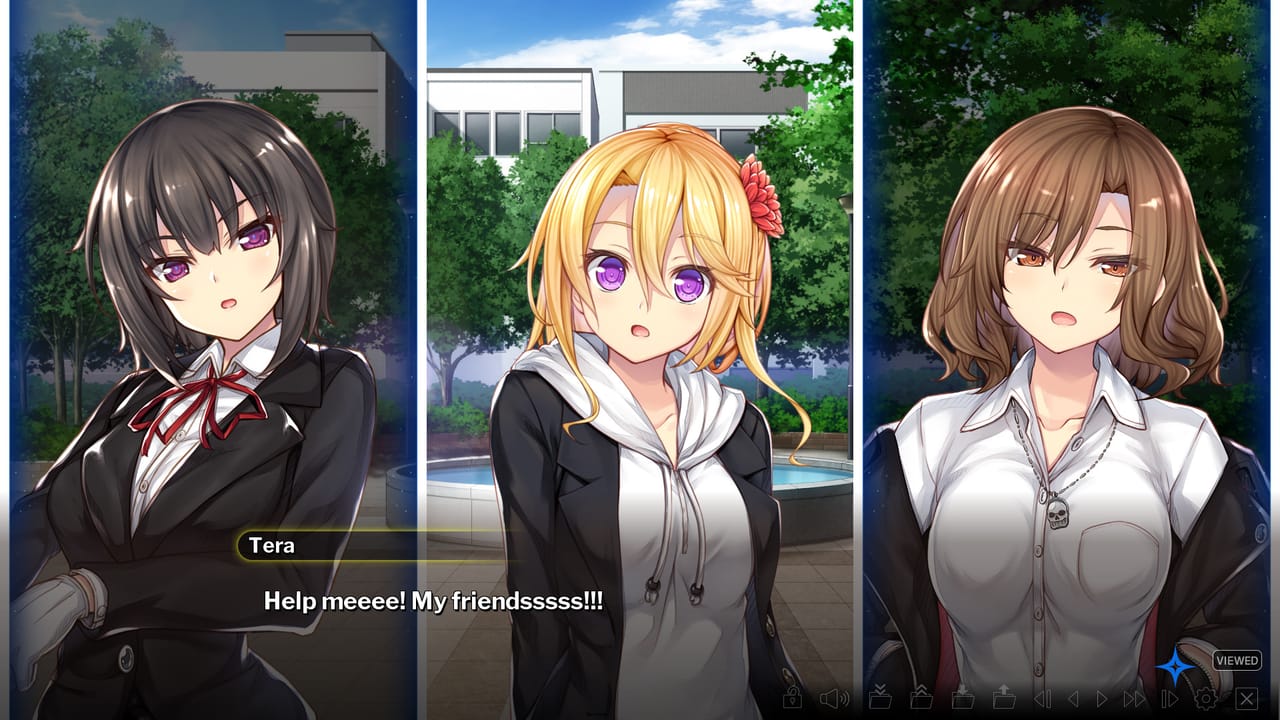Step back one dialogue line
Viewport: 1280px width, 720px height.
pyautogui.click(x=1076, y=698)
